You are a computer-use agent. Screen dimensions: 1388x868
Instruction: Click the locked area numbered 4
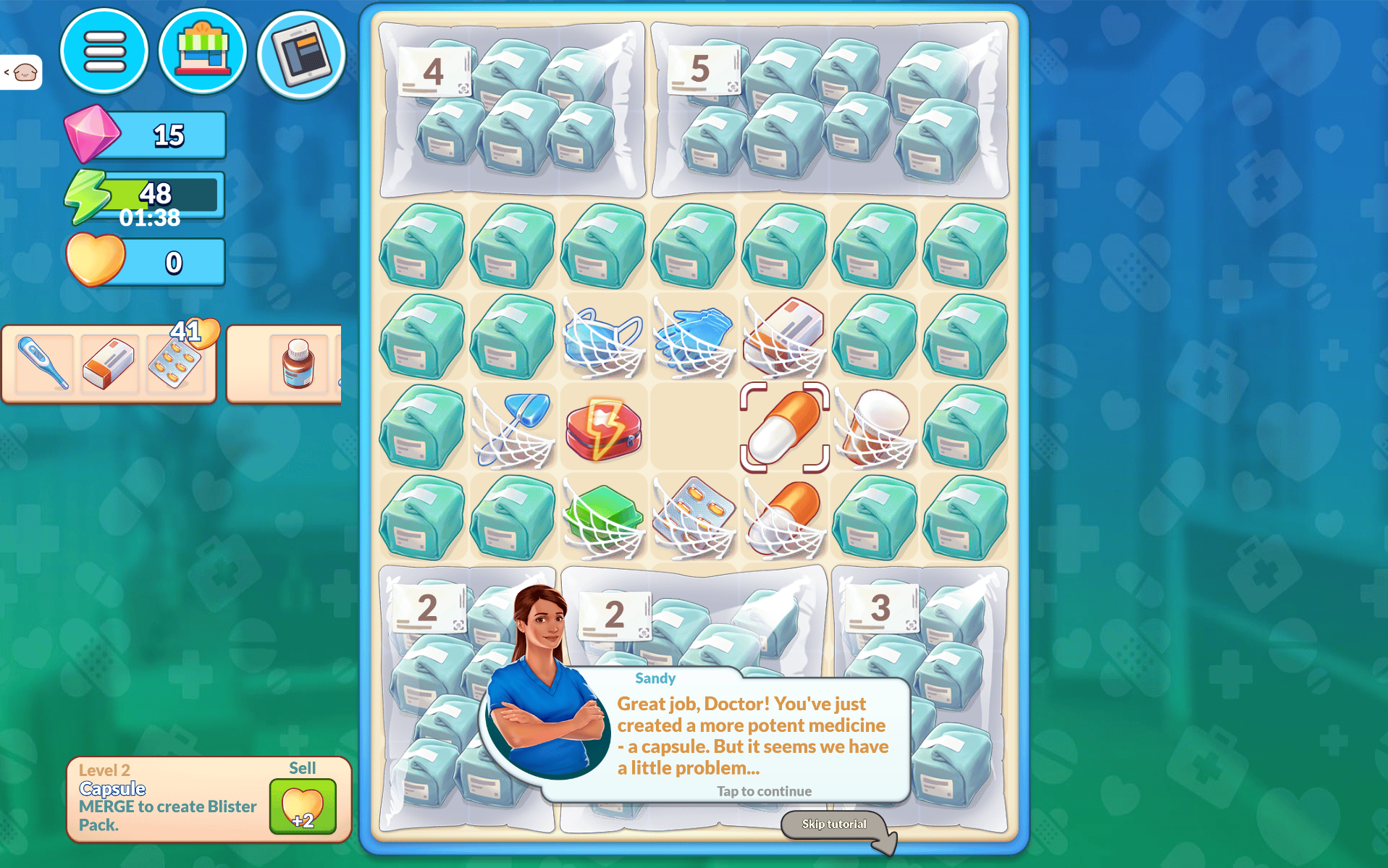[x=513, y=110]
